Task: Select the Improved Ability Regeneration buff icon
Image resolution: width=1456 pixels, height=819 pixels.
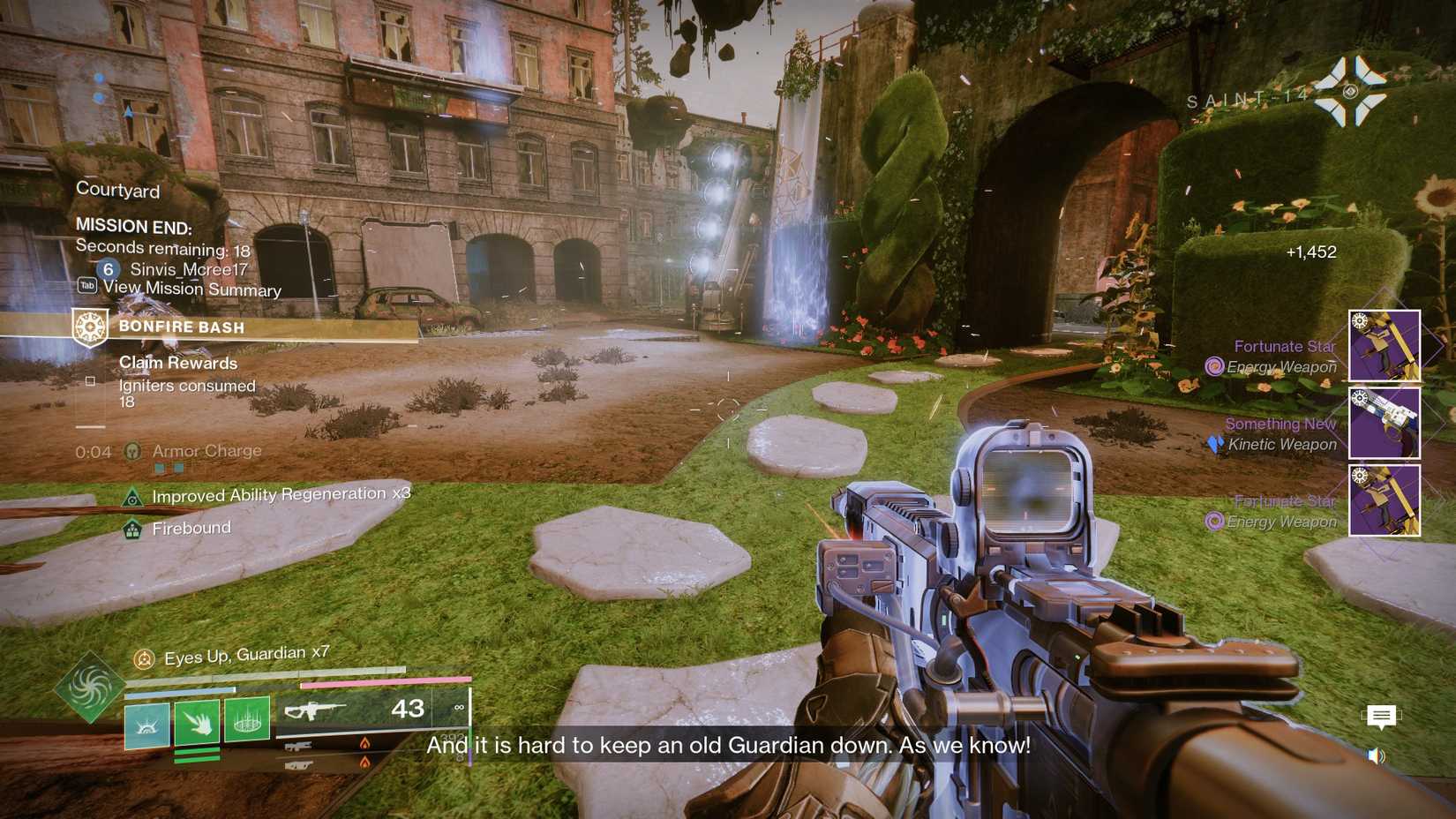Action: [133, 496]
